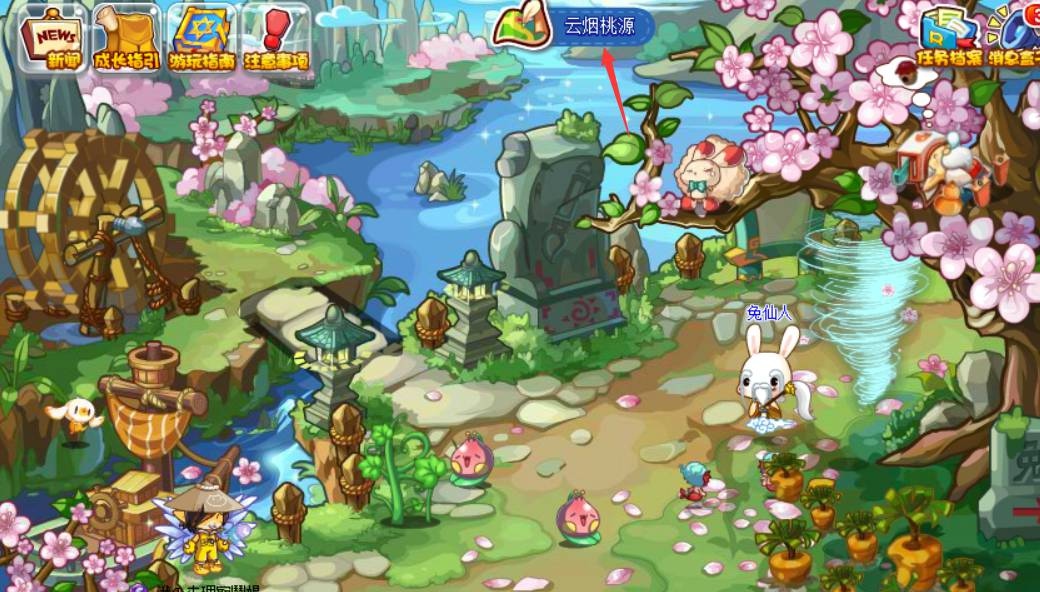Open the 新闻 News panel
The width and height of the screenshot is (1040, 592).
pos(51,37)
